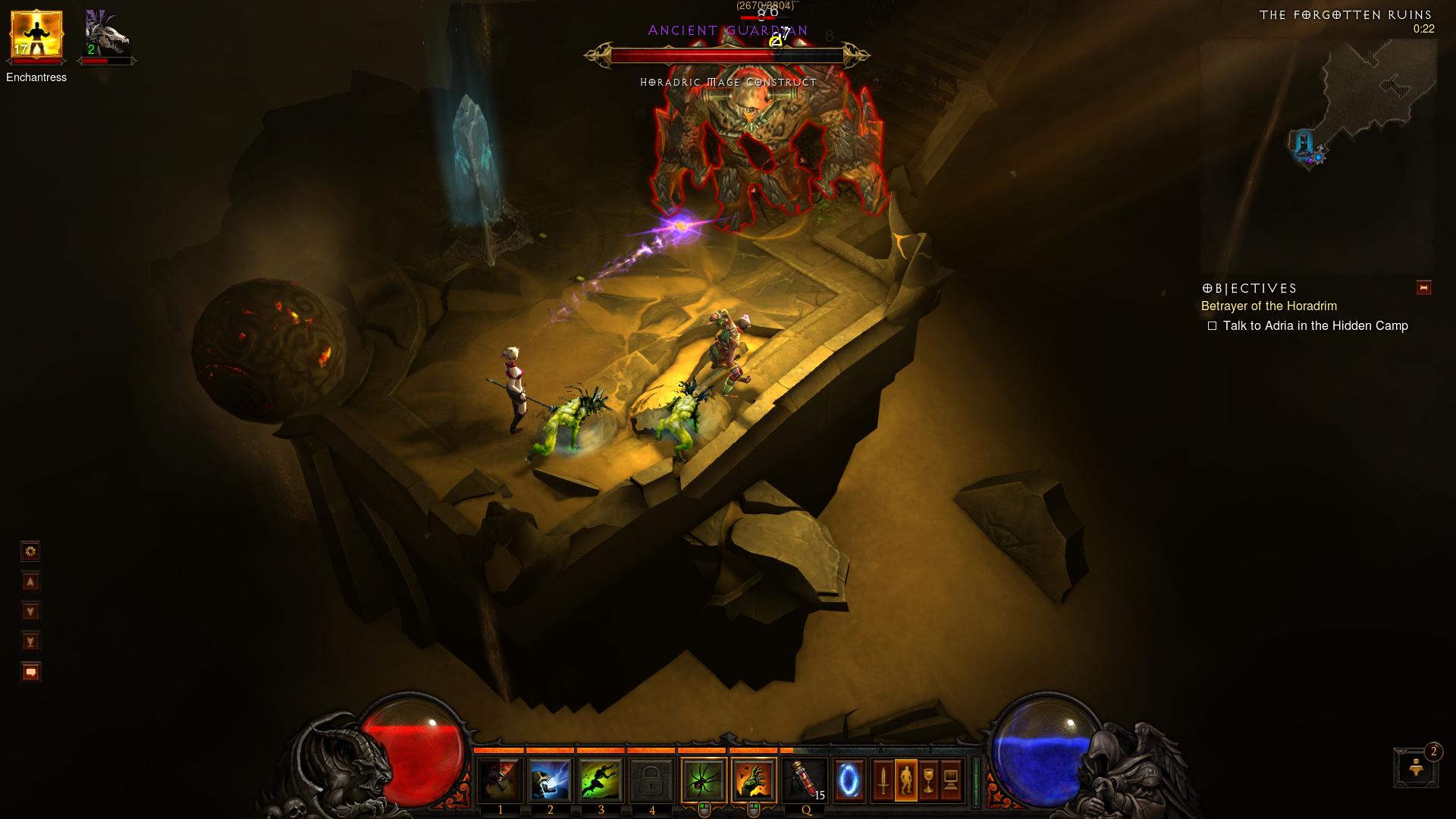Select the grasping zombie hand skill
Image resolution: width=1456 pixels, height=819 pixels.
[754, 780]
